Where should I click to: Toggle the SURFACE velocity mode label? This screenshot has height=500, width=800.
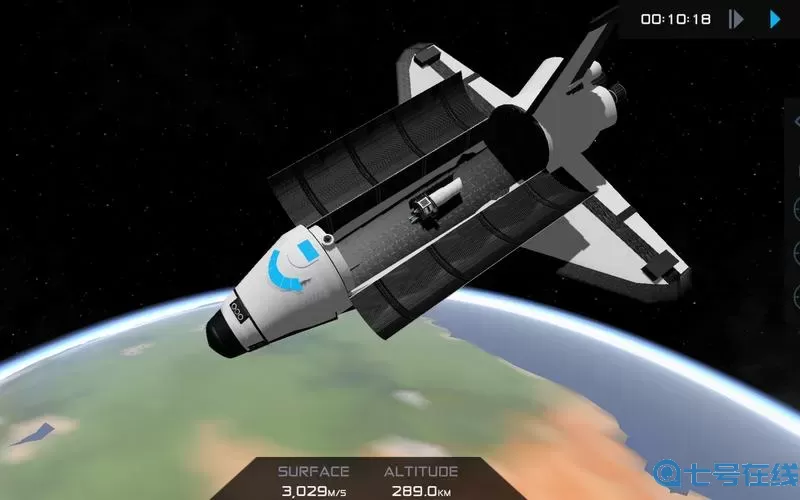click(313, 471)
